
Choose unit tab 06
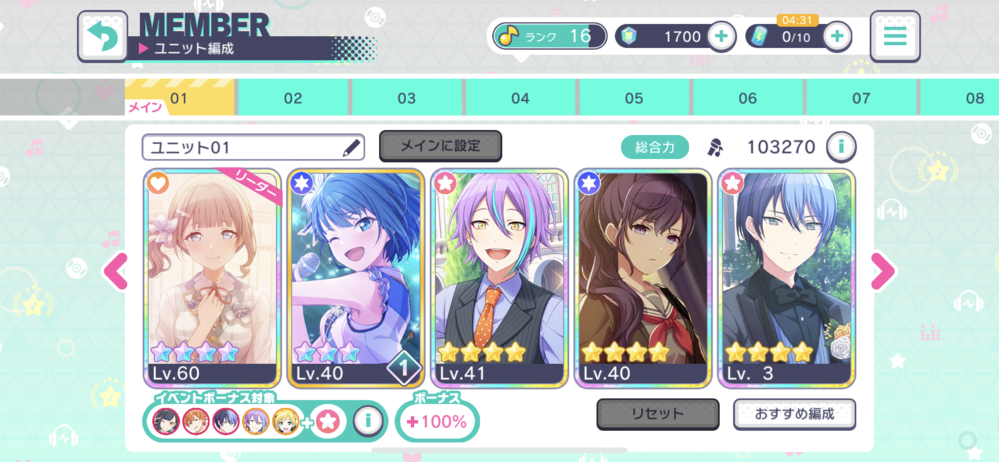click(747, 98)
